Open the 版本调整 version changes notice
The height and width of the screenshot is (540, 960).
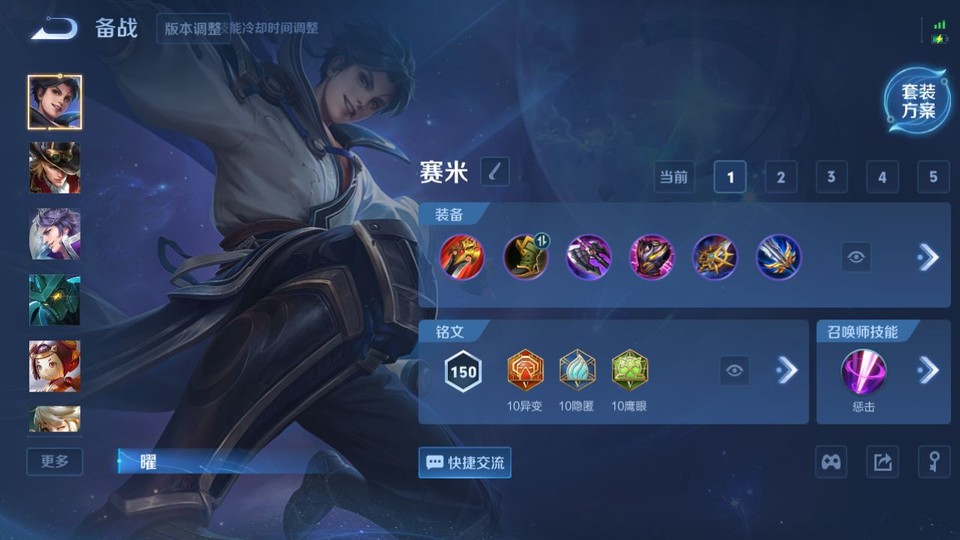[193, 28]
